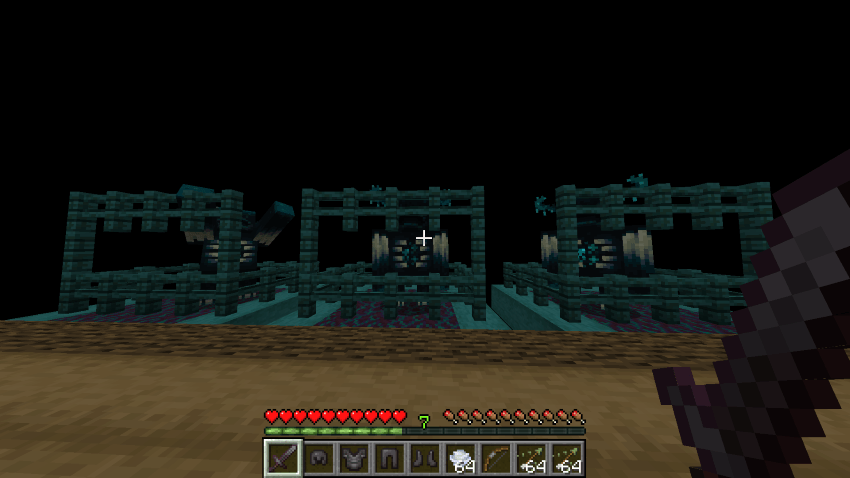The width and height of the screenshot is (850, 478).
Task: Select the netherite sword hotbar slot
Action: (x=283, y=458)
